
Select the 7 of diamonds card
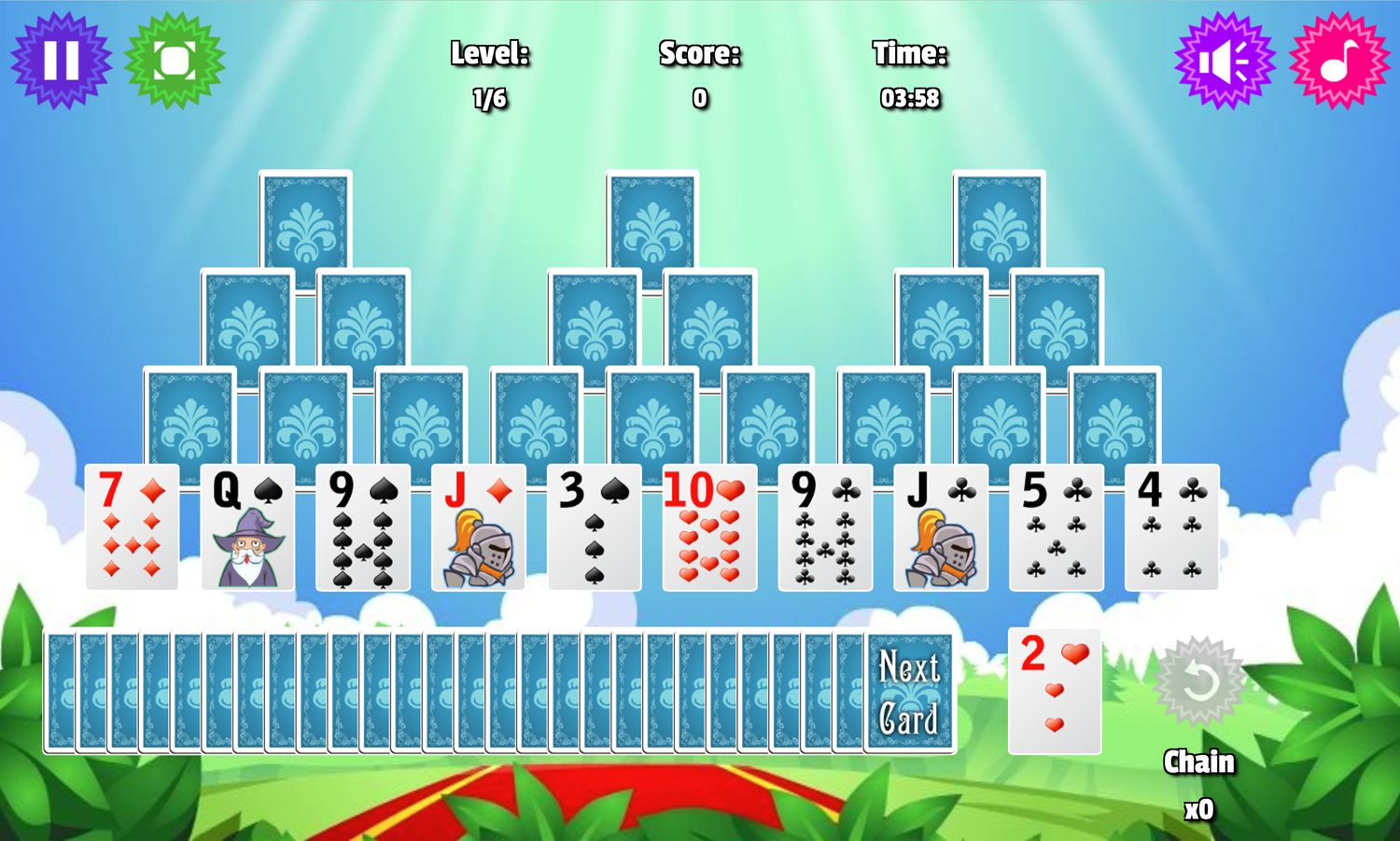(x=131, y=527)
